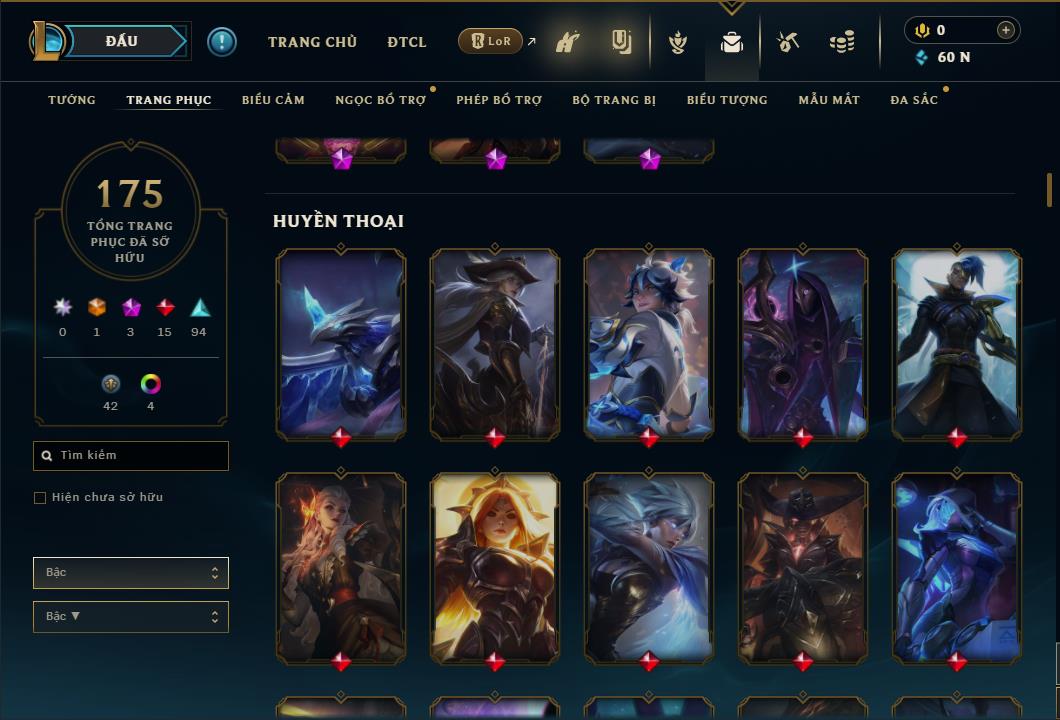The height and width of the screenshot is (720, 1060).
Task: Launch the LoR link
Action: pos(491,42)
